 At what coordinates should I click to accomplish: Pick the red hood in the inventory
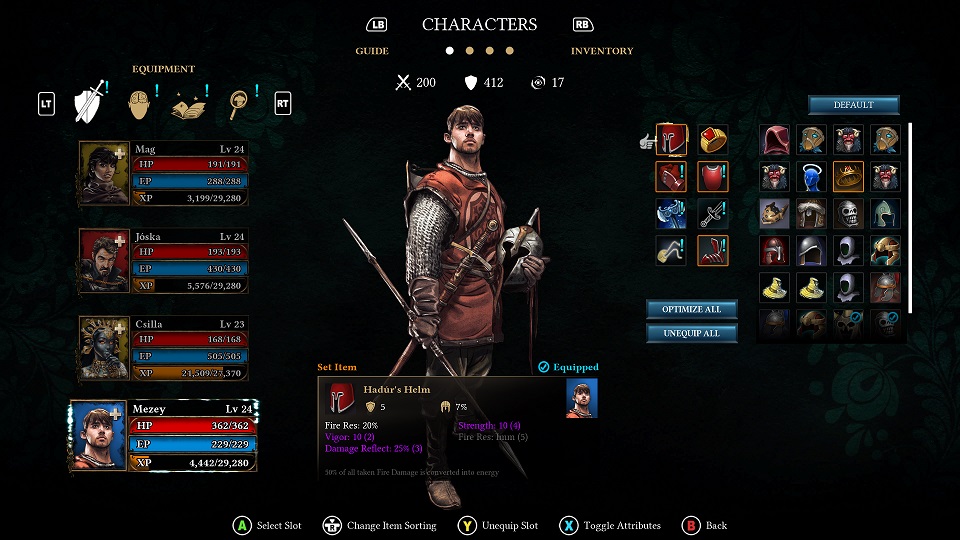pos(774,140)
